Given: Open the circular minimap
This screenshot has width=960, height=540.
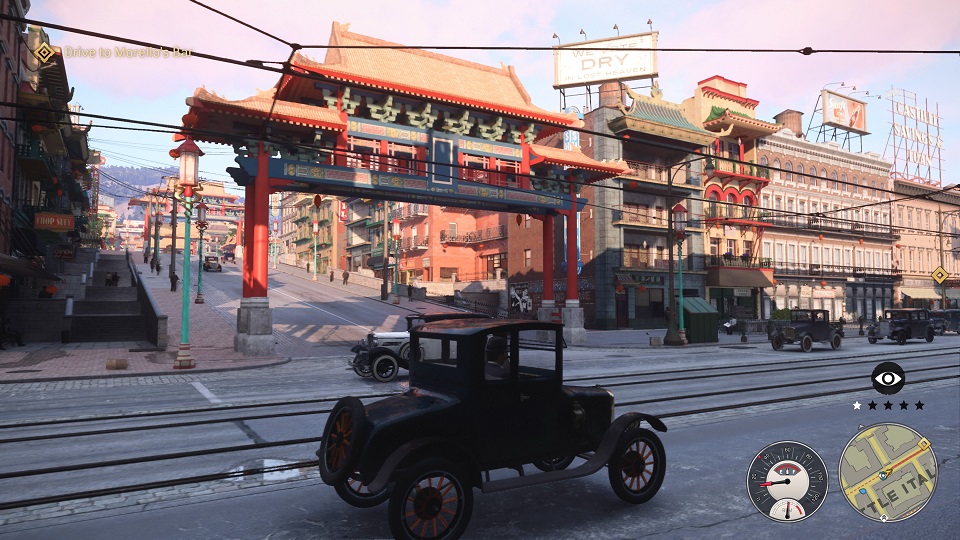Looking at the screenshot, I should click(887, 472).
